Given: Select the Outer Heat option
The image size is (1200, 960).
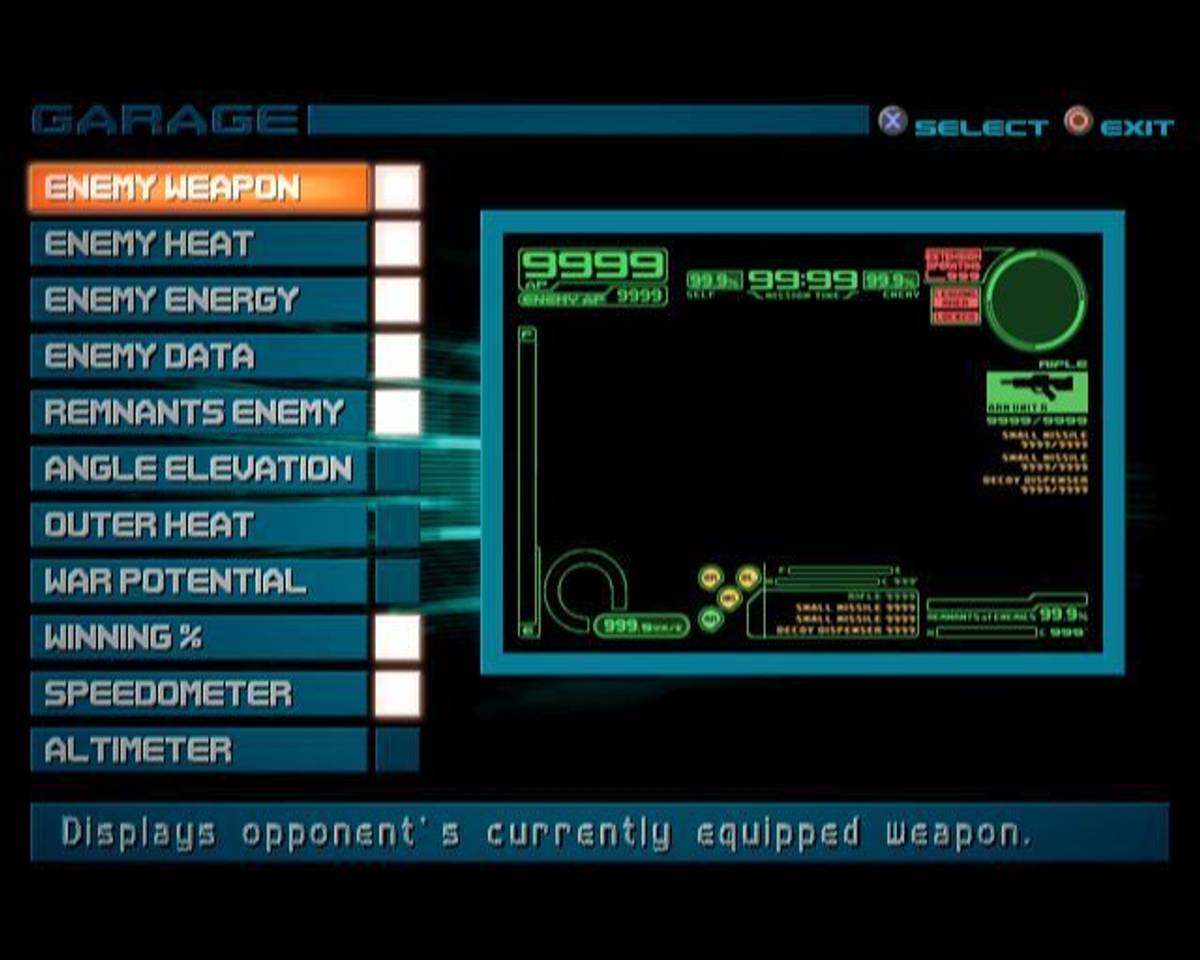Looking at the screenshot, I should click(198, 525).
